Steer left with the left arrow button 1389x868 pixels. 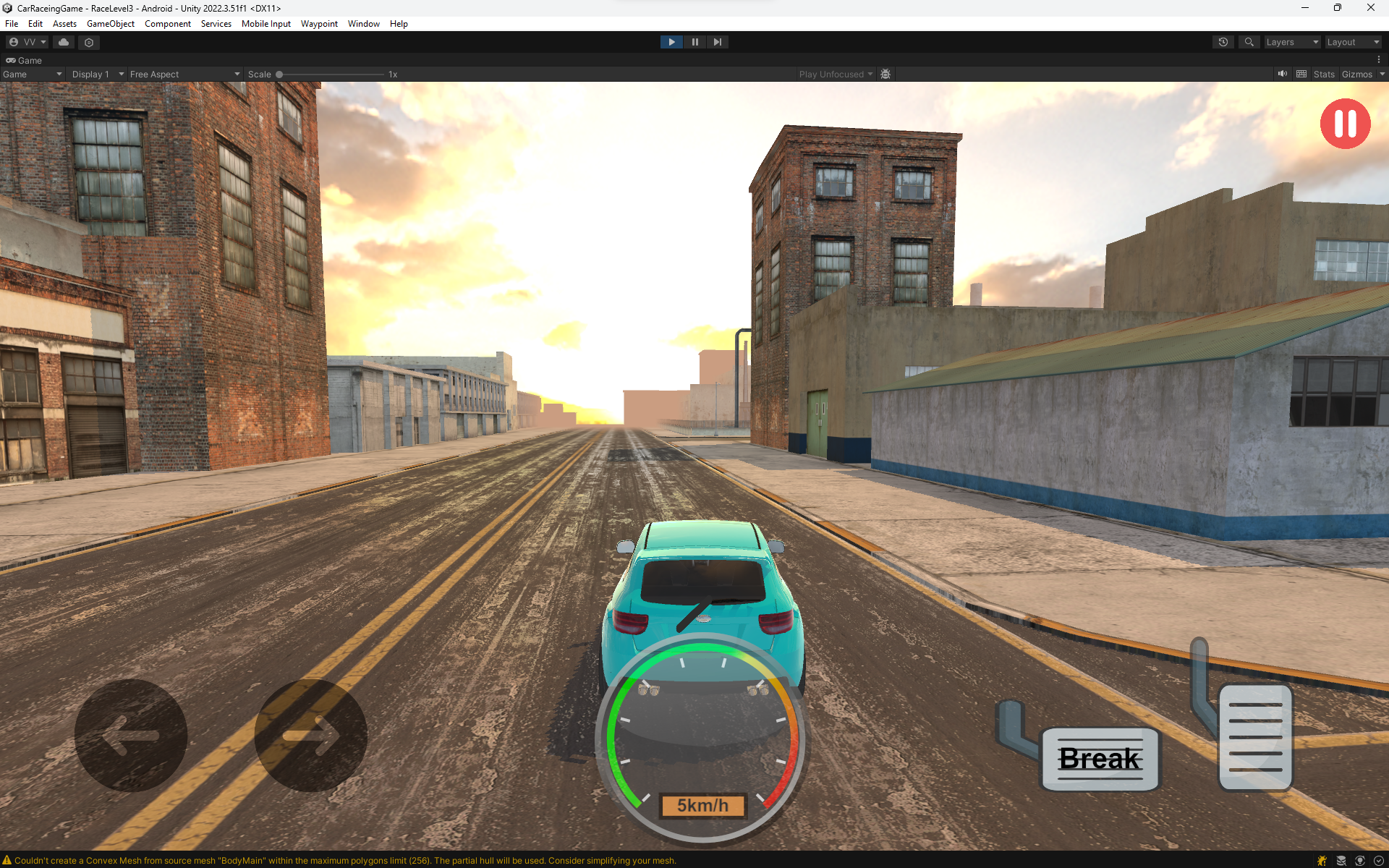(x=131, y=735)
